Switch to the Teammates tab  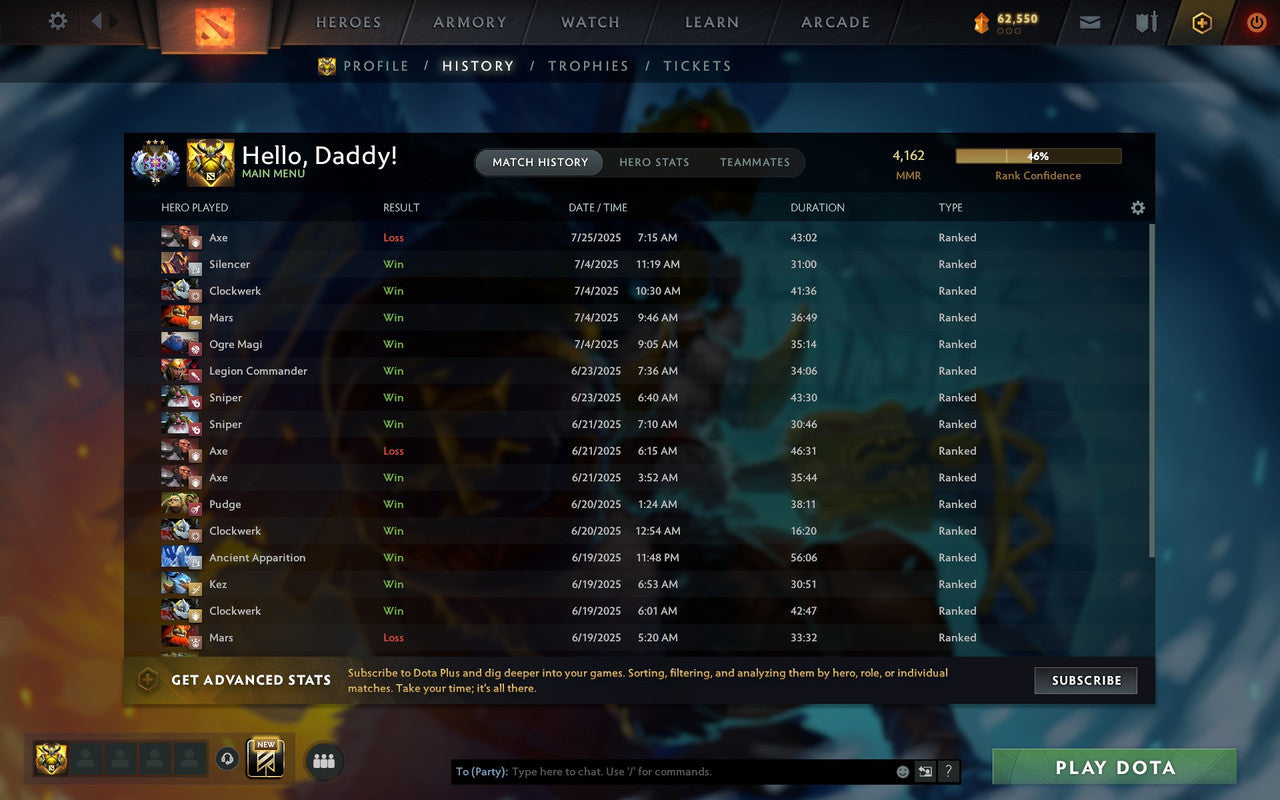(755, 162)
